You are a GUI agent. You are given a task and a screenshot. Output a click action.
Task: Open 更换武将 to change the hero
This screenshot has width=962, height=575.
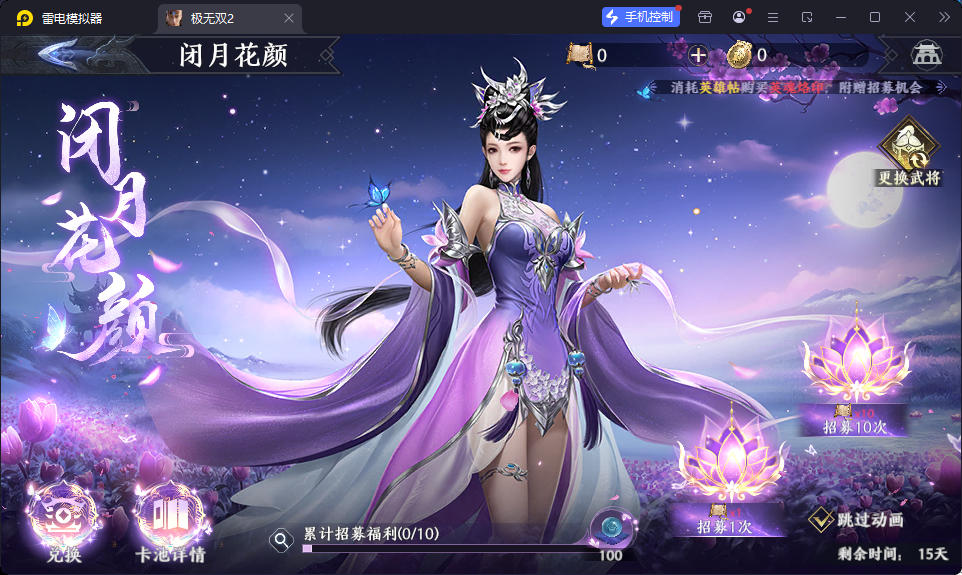pos(909,152)
